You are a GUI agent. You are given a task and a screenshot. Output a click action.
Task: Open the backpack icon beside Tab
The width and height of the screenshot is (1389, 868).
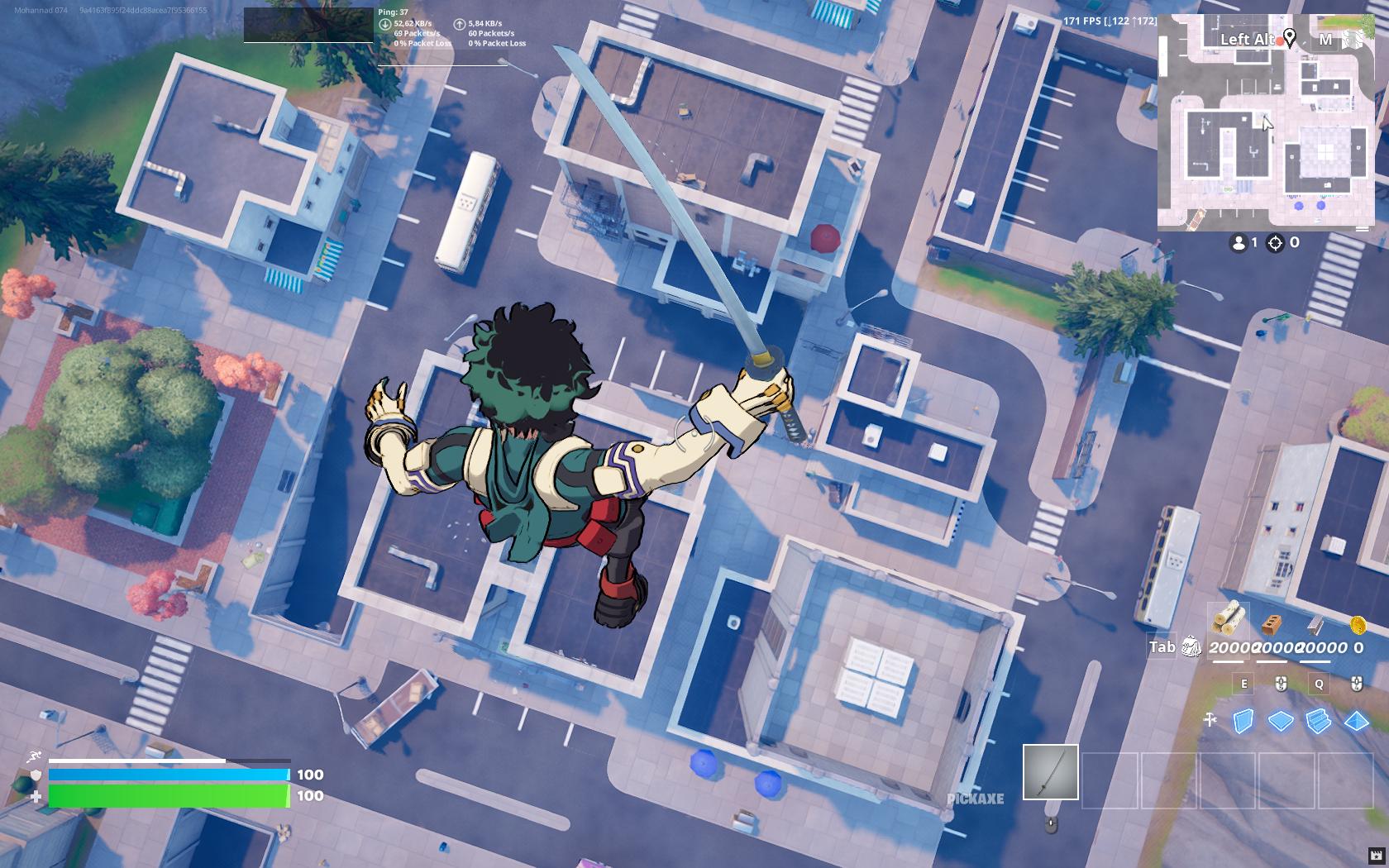point(1191,646)
